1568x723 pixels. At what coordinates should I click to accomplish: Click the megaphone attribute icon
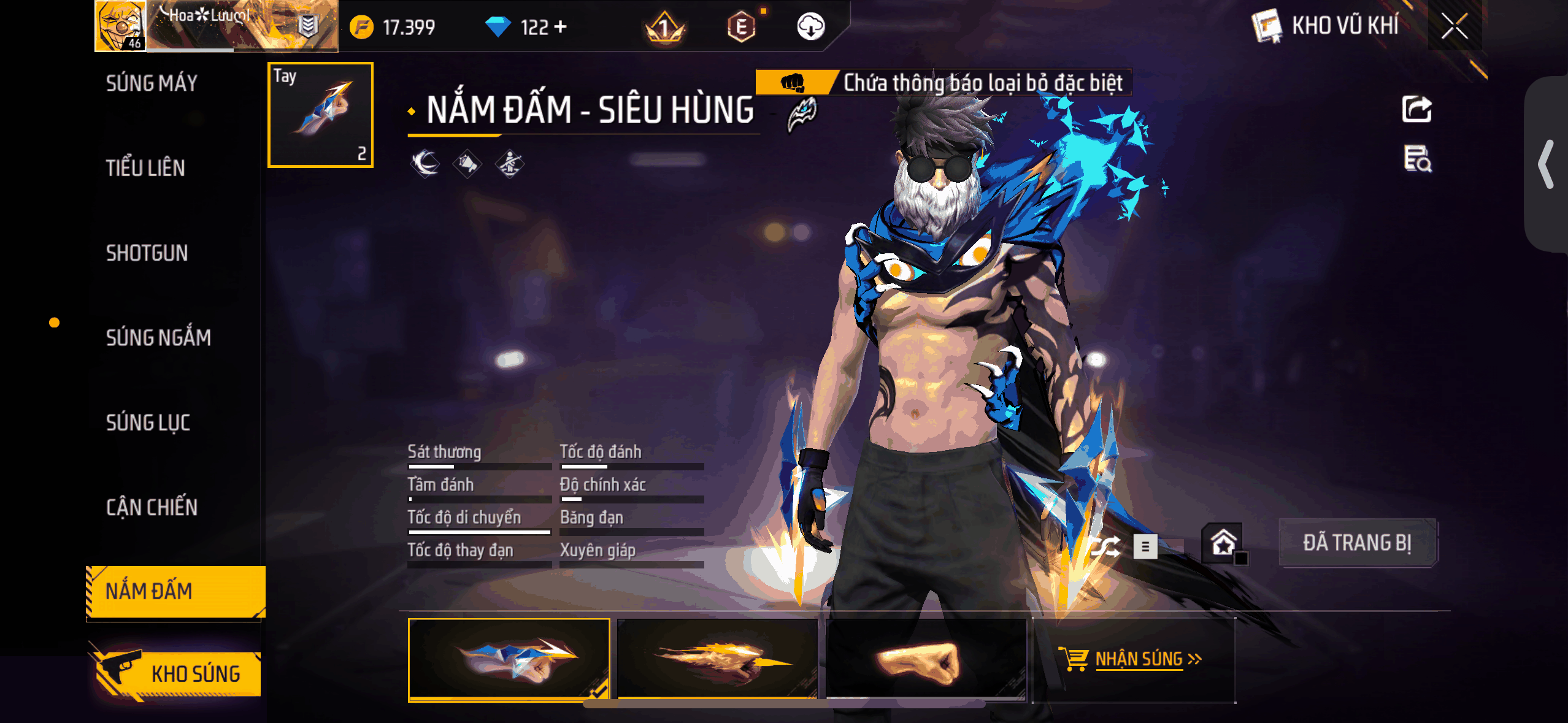tap(468, 164)
